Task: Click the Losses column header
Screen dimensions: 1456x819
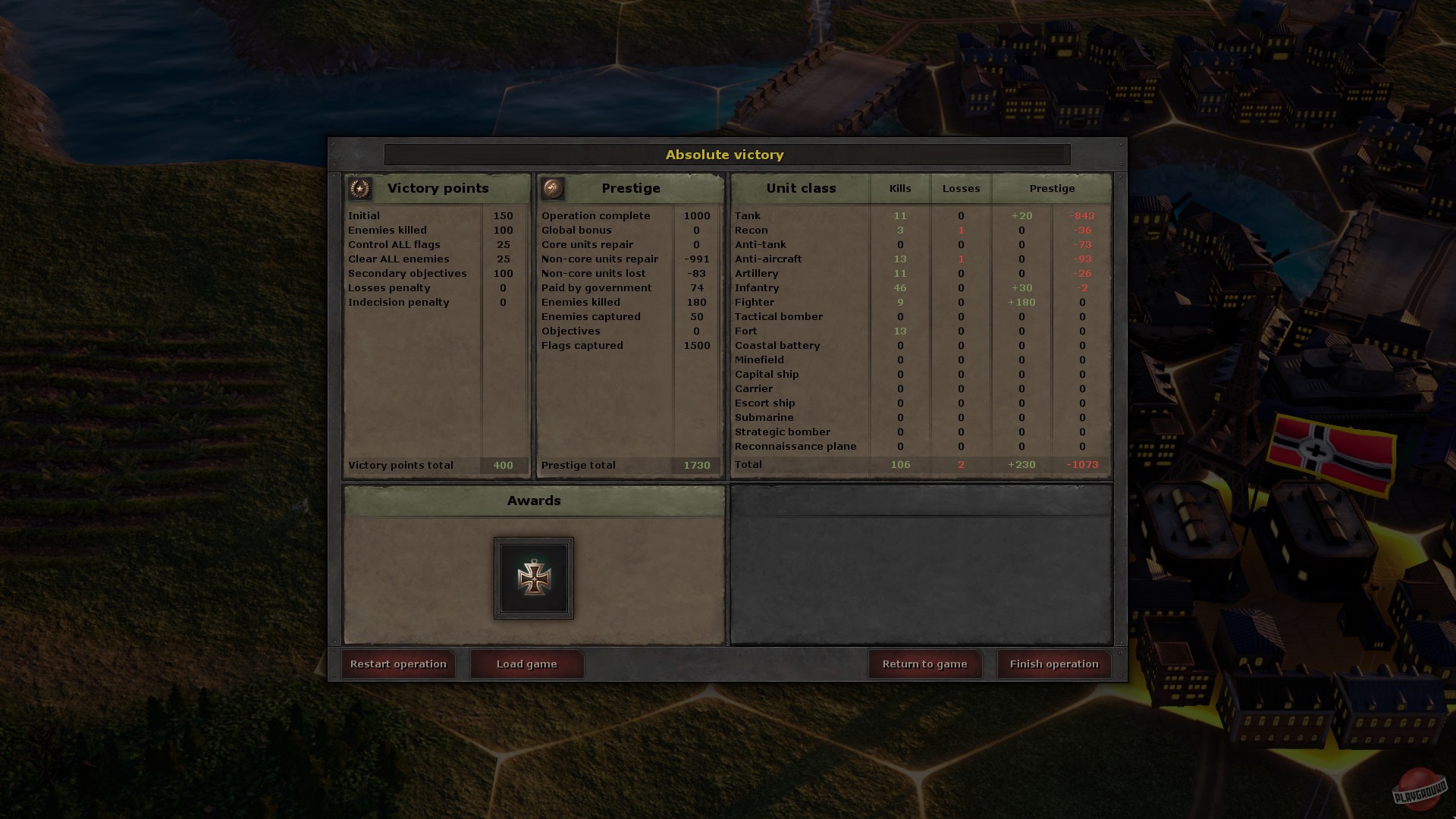Action: (961, 188)
